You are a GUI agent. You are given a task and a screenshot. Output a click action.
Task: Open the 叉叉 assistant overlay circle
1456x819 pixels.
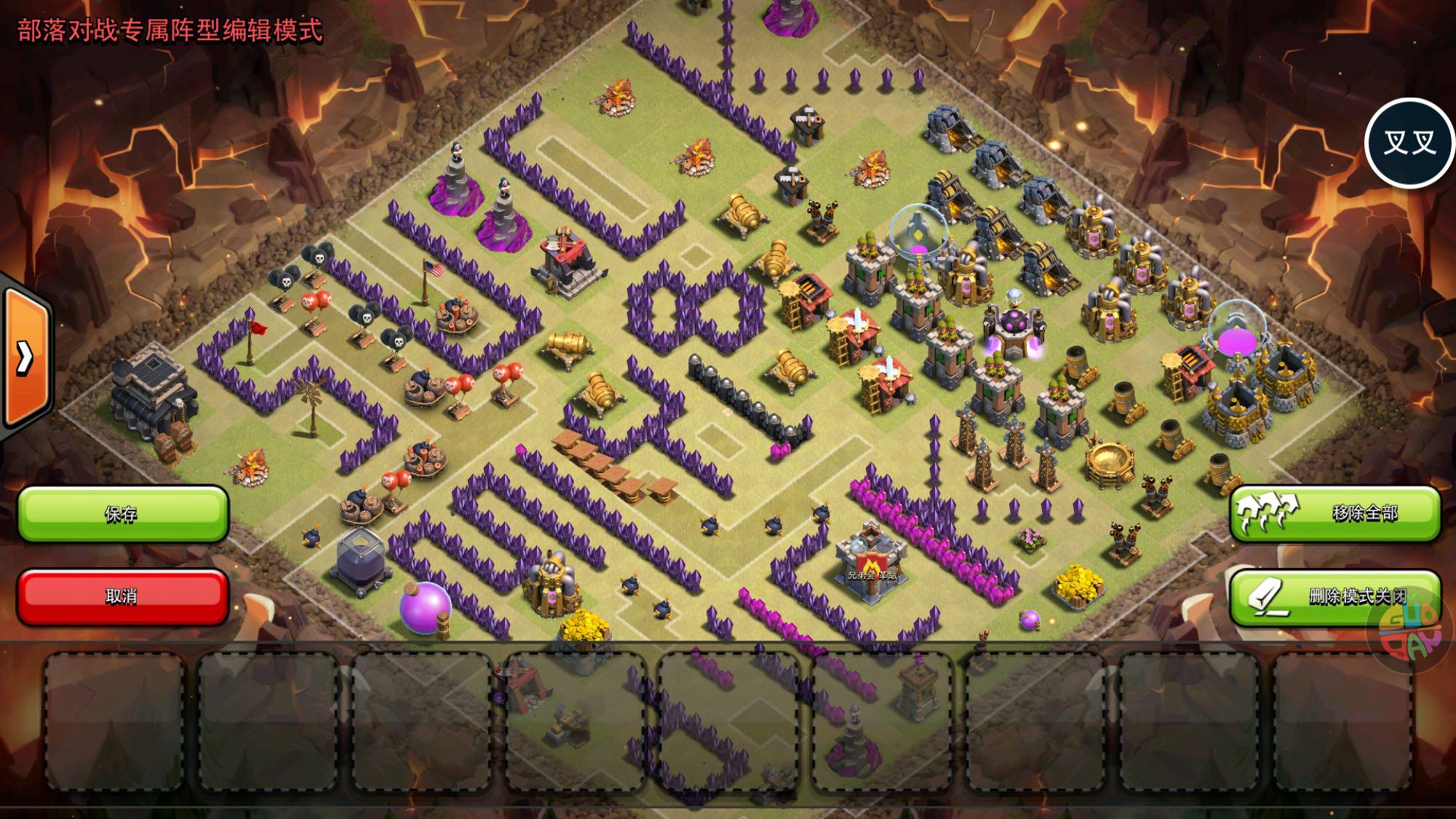(x=1409, y=143)
